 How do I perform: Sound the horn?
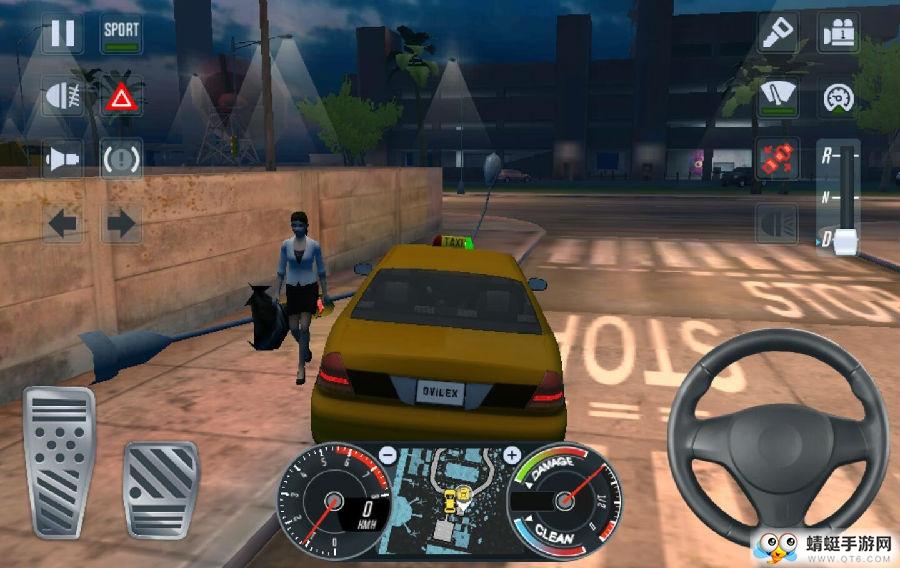point(62,158)
